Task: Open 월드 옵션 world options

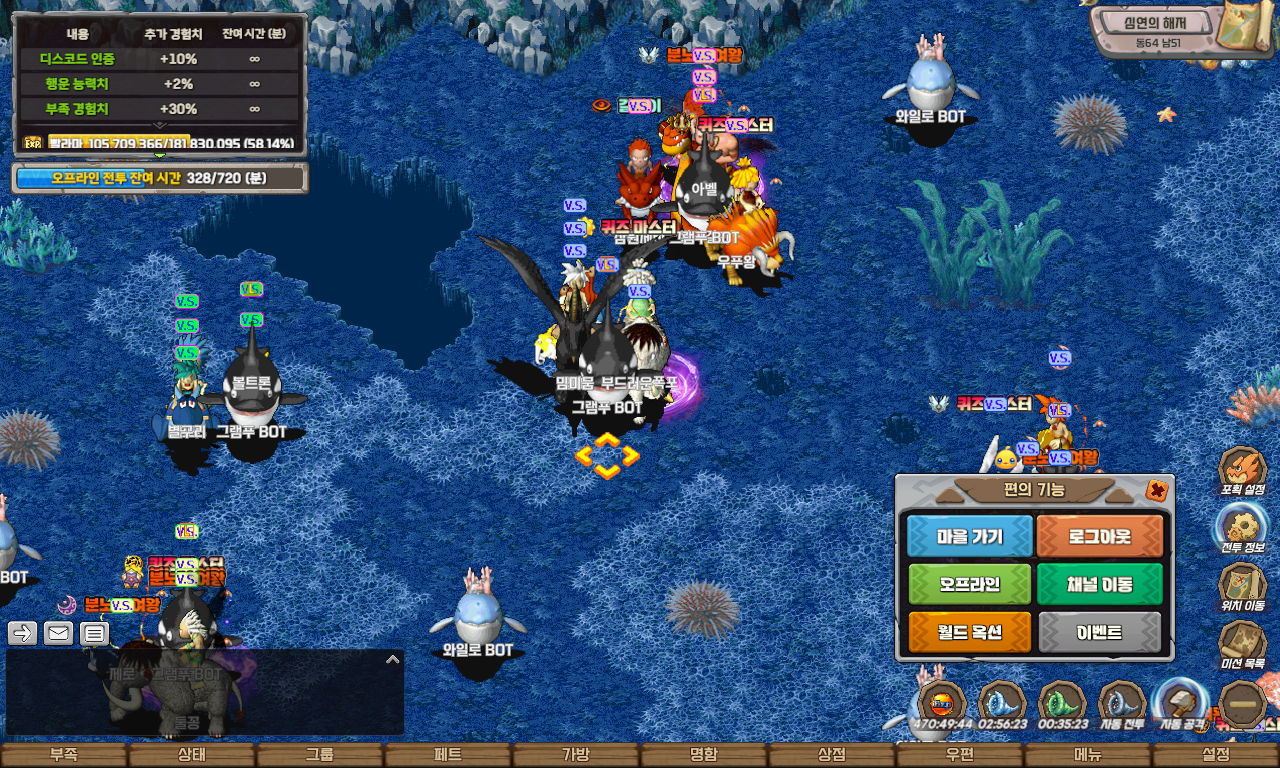Action: pos(969,632)
